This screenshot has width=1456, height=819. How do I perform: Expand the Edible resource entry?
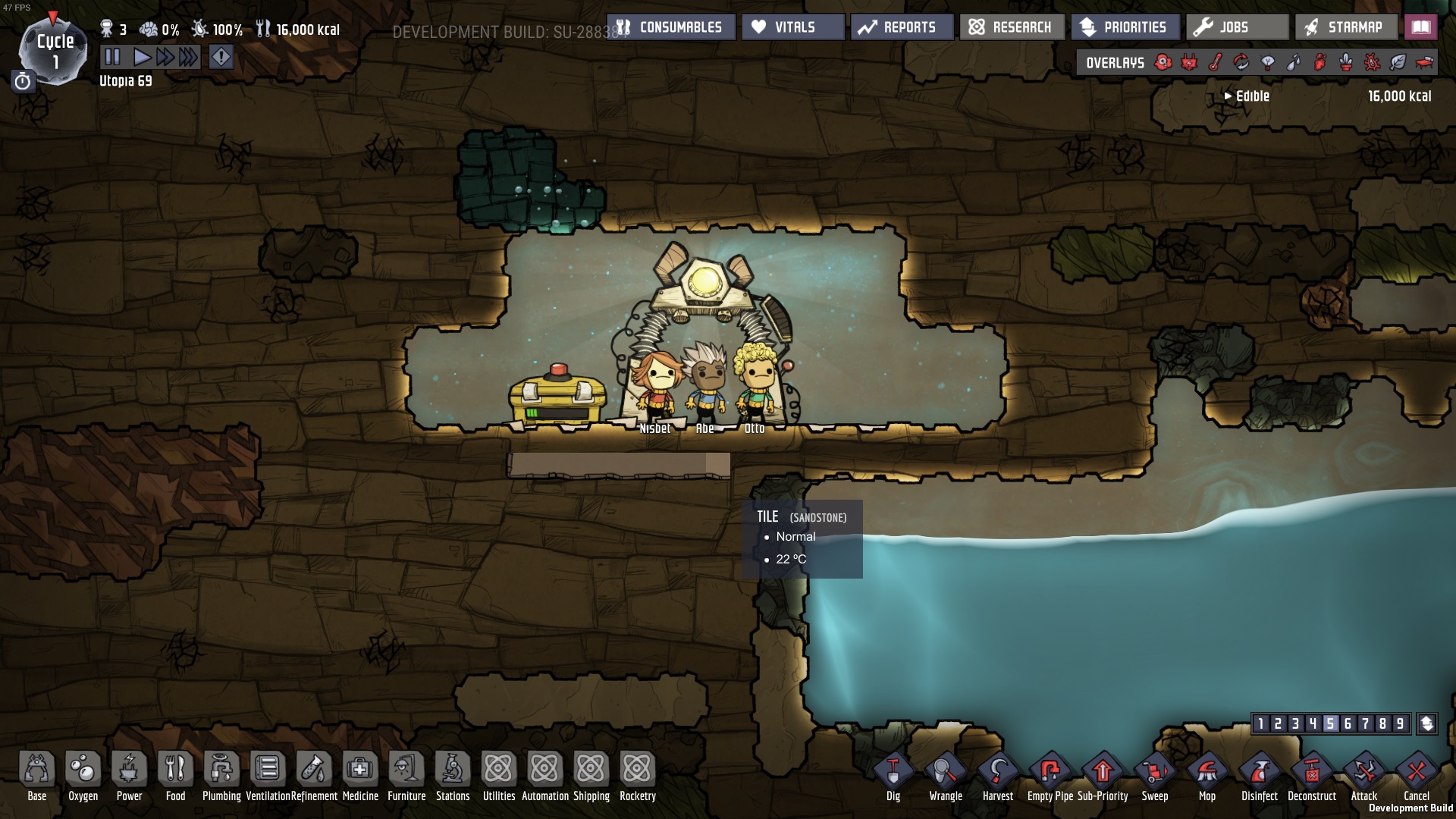pos(1228,96)
